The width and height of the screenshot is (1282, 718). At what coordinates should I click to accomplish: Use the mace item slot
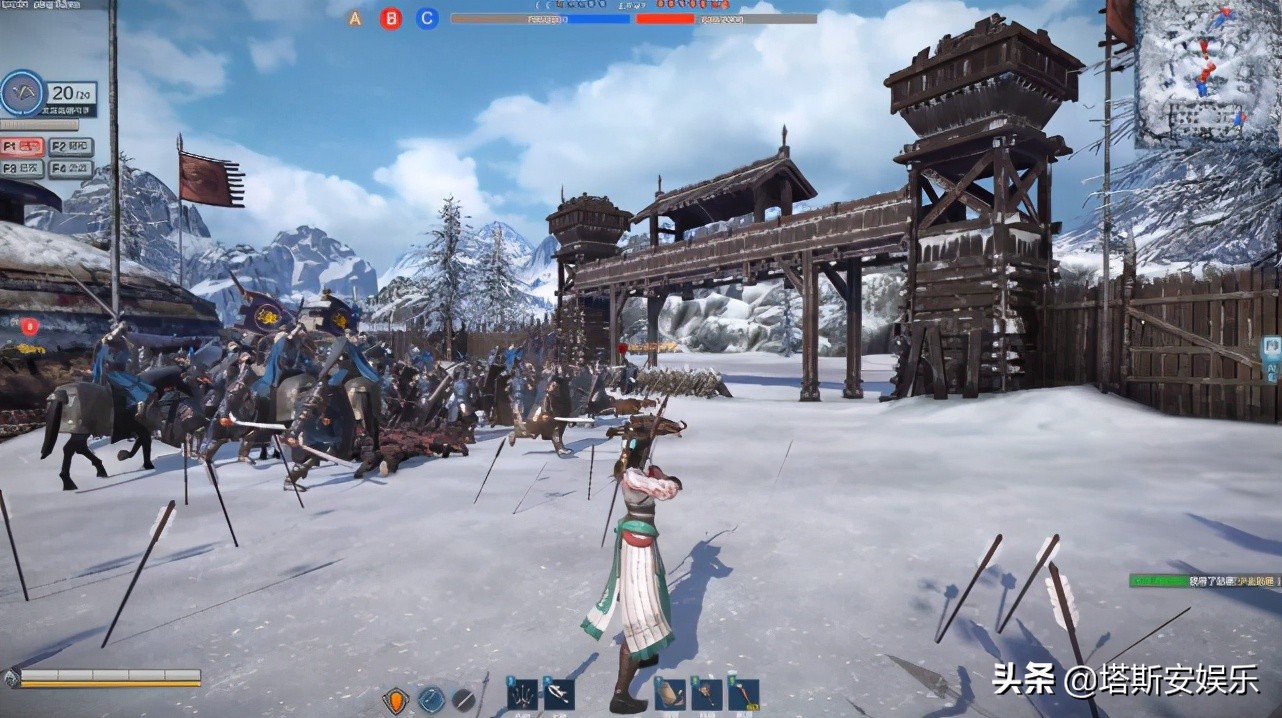706,693
